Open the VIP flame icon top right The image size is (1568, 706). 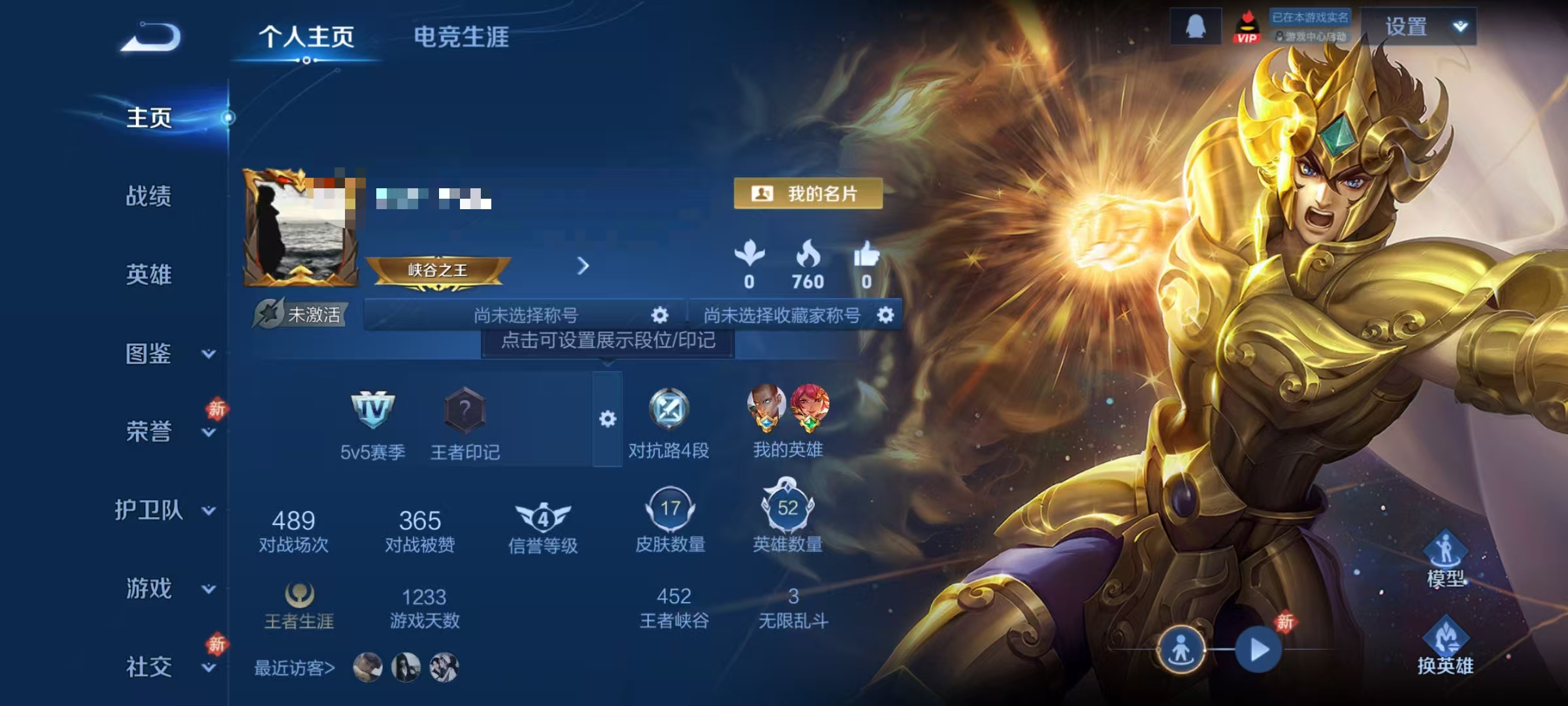pos(1248,27)
